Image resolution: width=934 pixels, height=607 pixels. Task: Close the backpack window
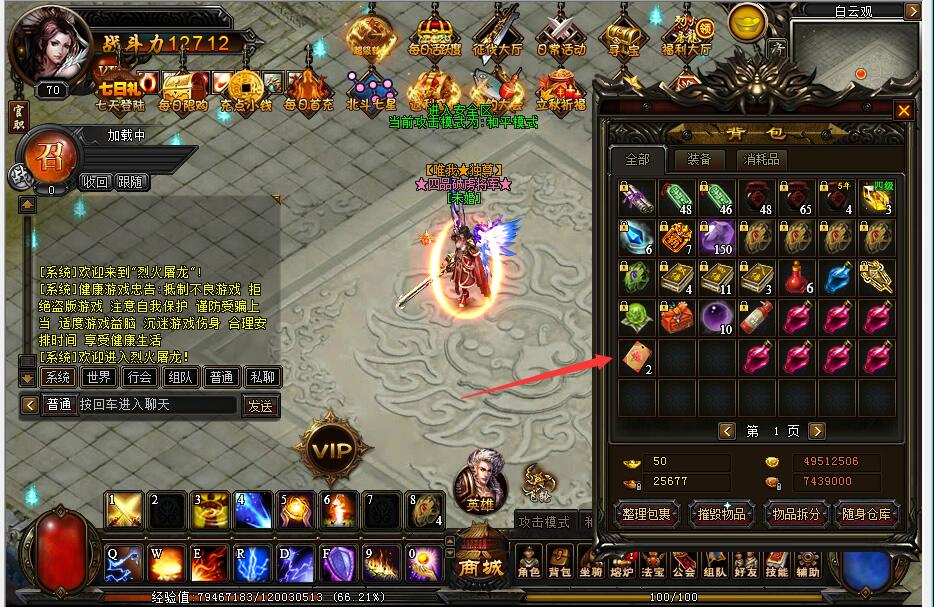904,111
